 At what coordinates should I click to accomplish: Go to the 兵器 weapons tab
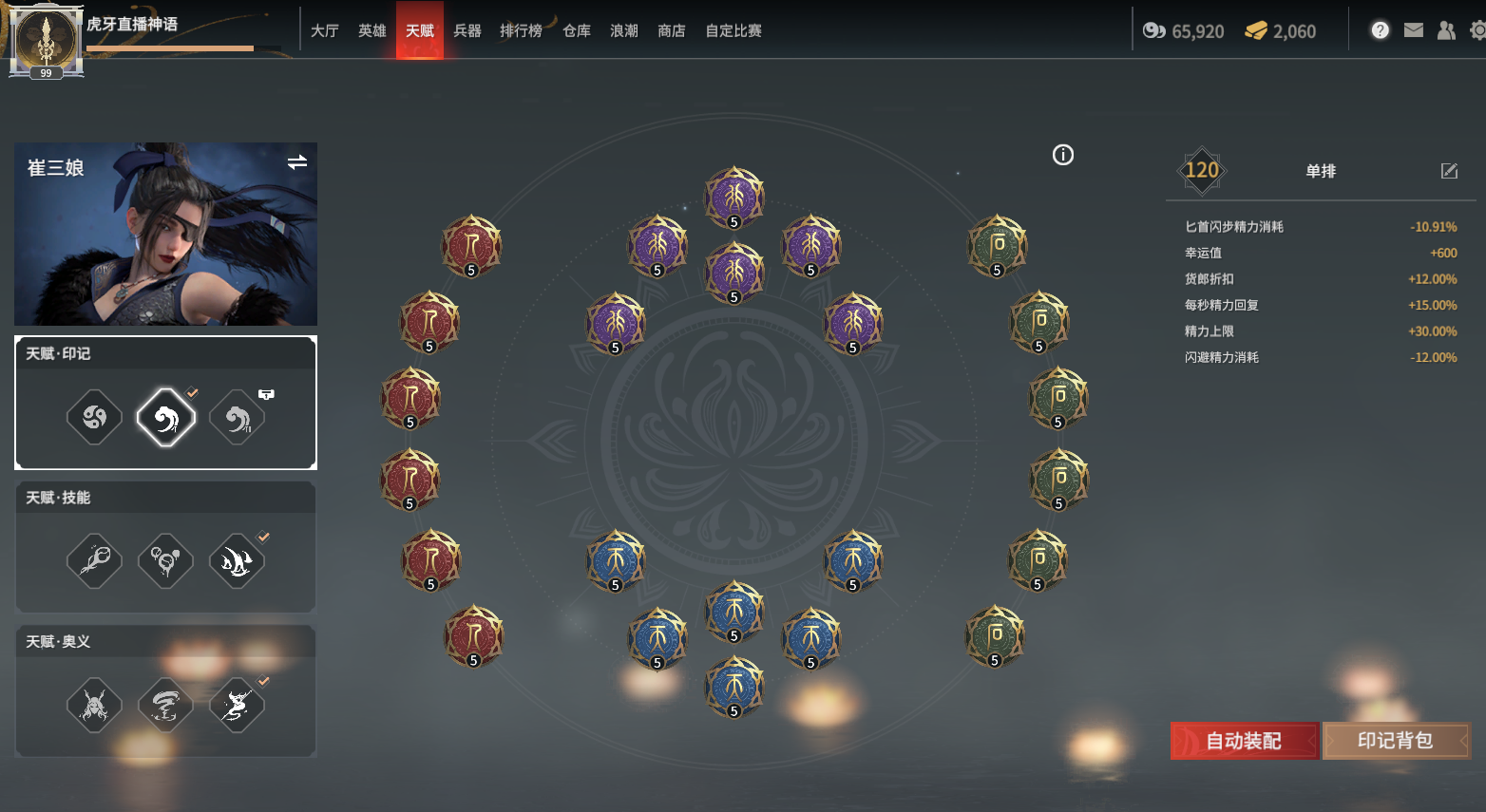click(x=467, y=30)
